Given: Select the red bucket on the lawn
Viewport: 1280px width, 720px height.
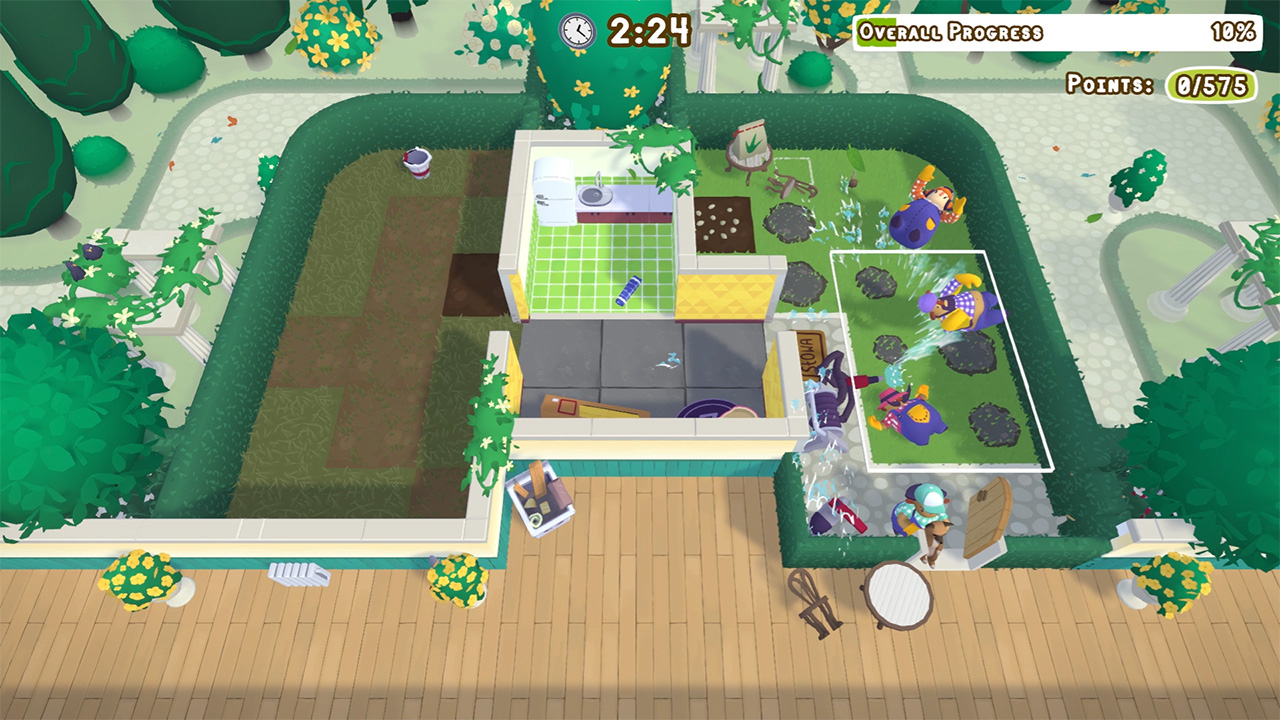Looking at the screenshot, I should [x=418, y=162].
